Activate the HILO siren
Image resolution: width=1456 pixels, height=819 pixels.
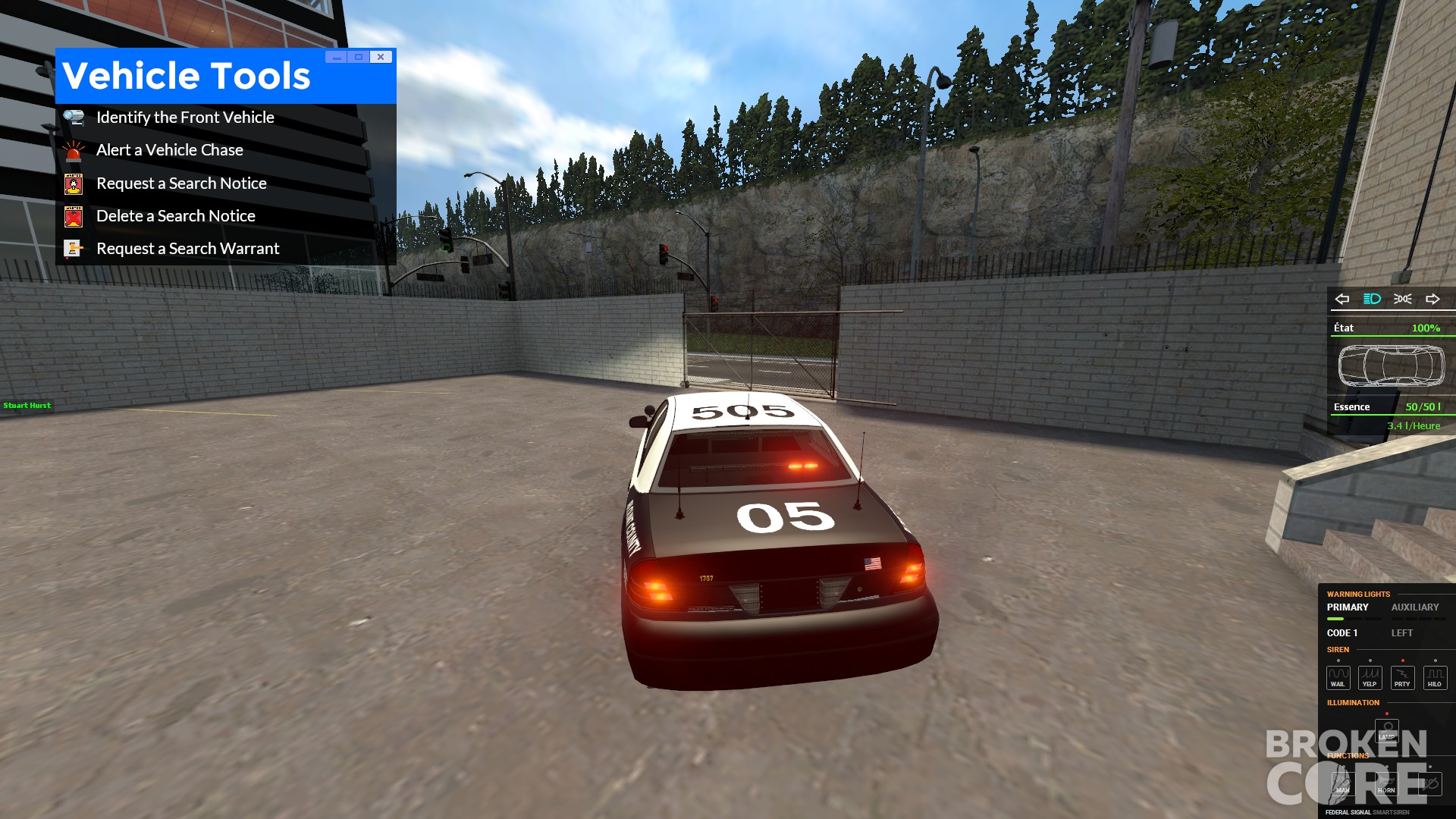[x=1435, y=677]
